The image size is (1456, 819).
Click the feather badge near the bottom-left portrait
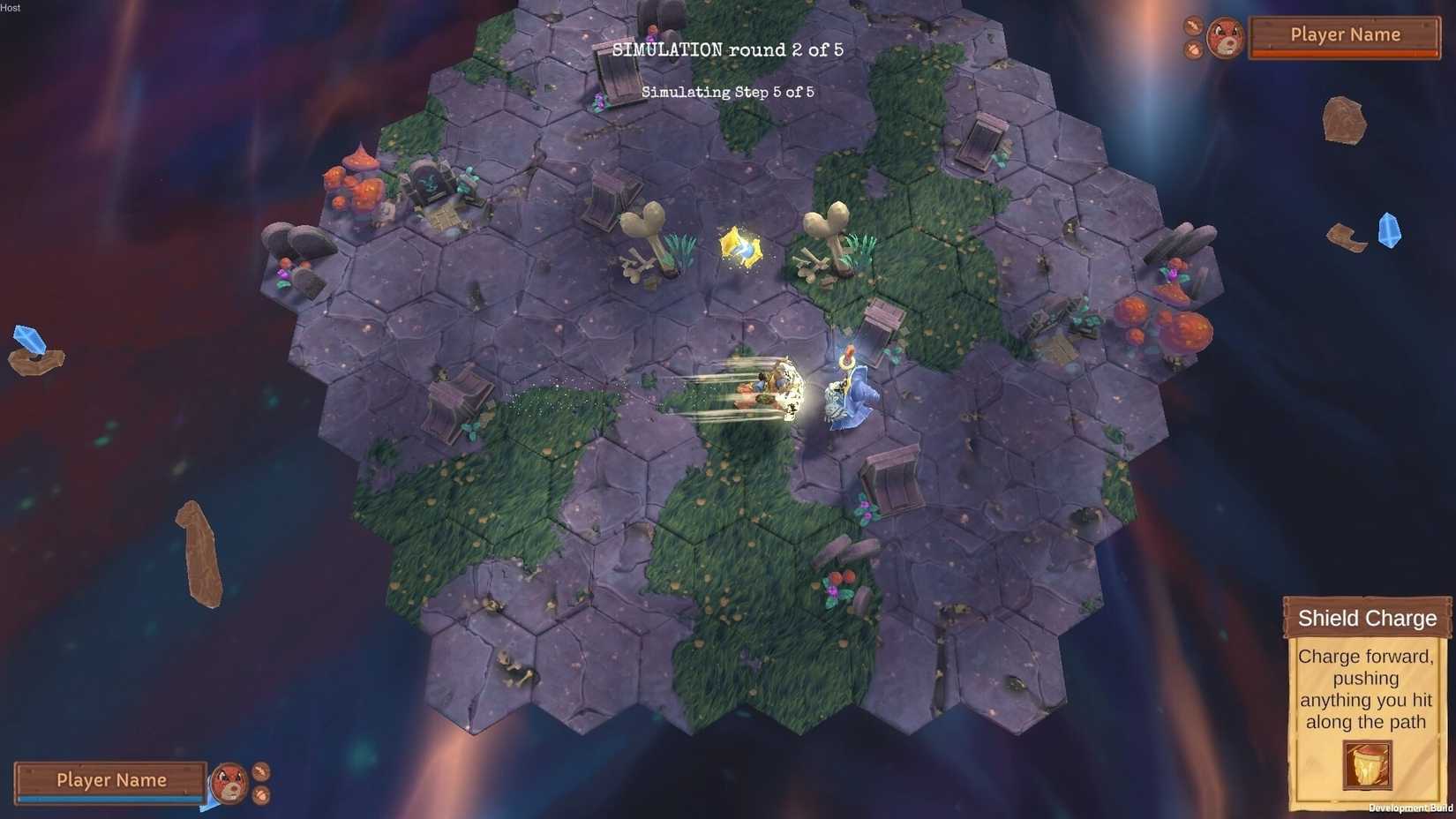(x=260, y=772)
